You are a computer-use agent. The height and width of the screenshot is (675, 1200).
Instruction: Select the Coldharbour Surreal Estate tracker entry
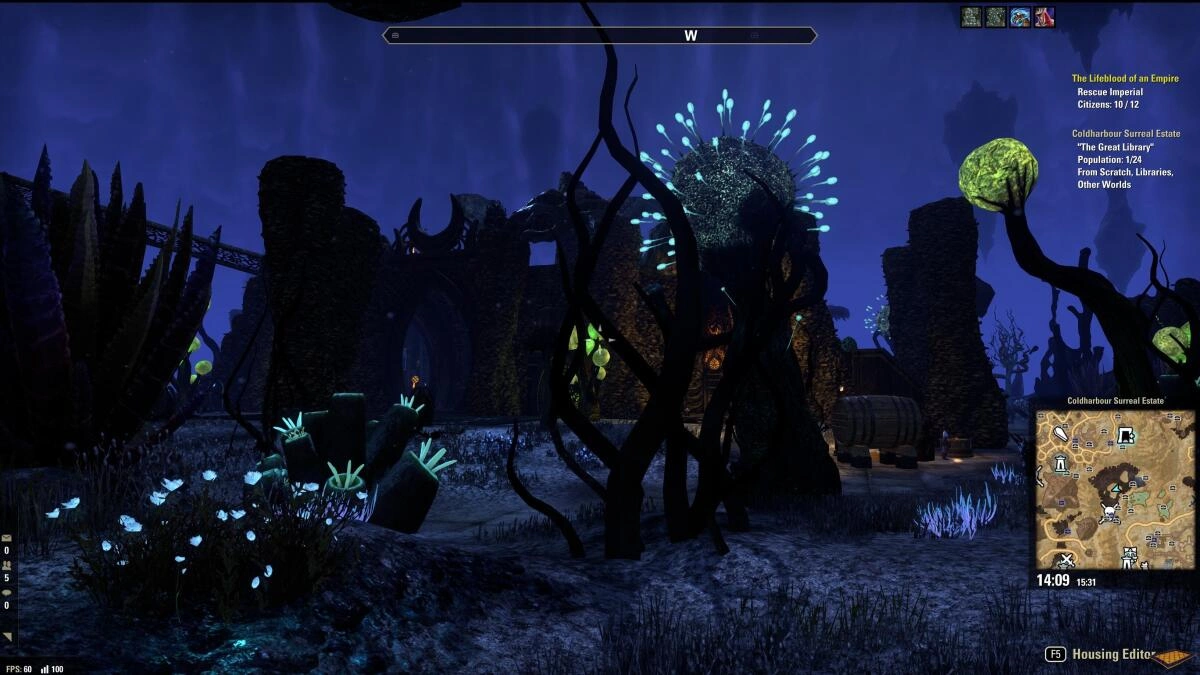coord(1125,133)
